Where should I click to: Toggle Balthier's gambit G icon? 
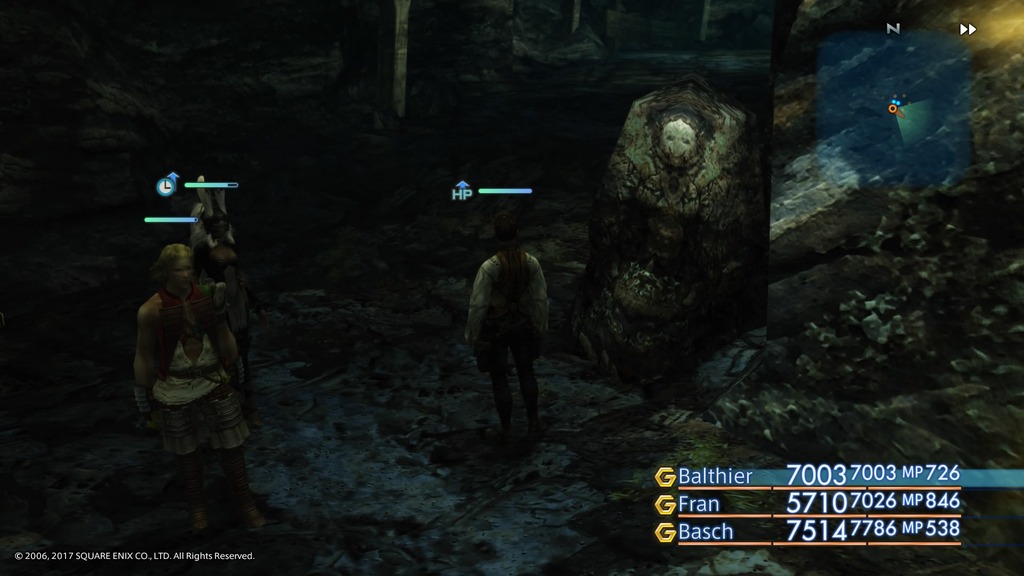tap(665, 477)
